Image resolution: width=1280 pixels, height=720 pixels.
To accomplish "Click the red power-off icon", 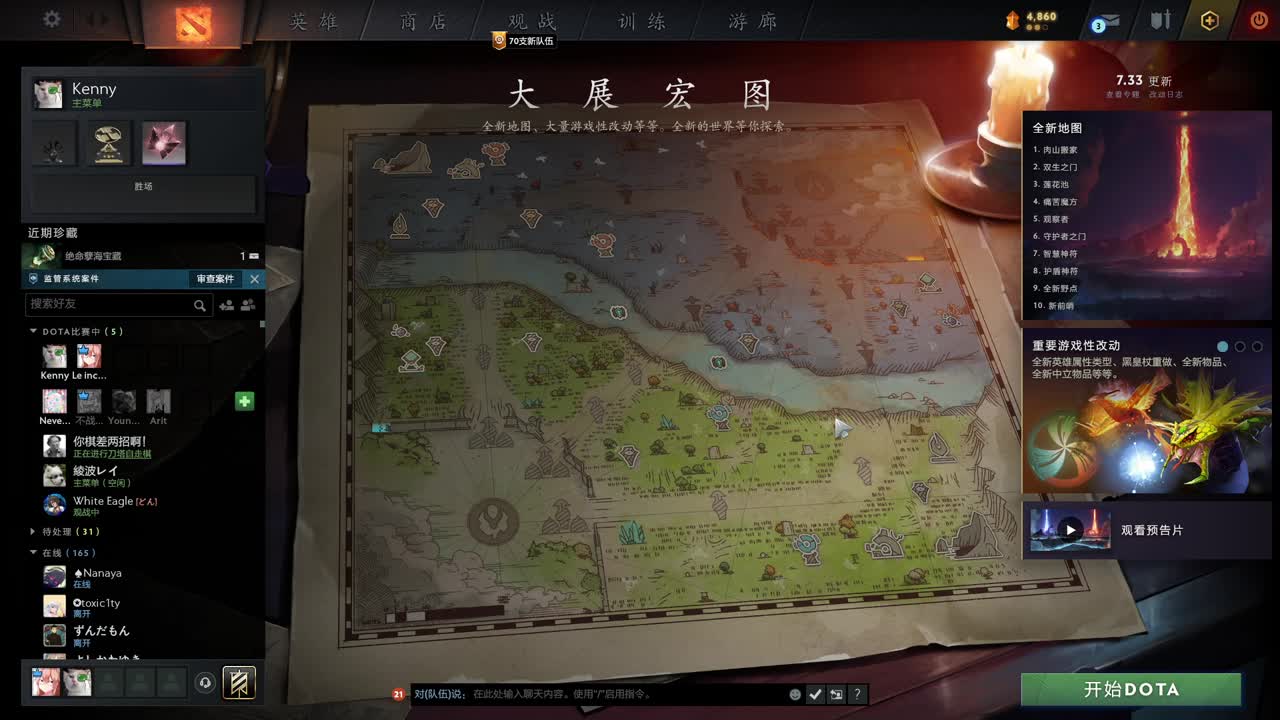I will (x=1259, y=19).
